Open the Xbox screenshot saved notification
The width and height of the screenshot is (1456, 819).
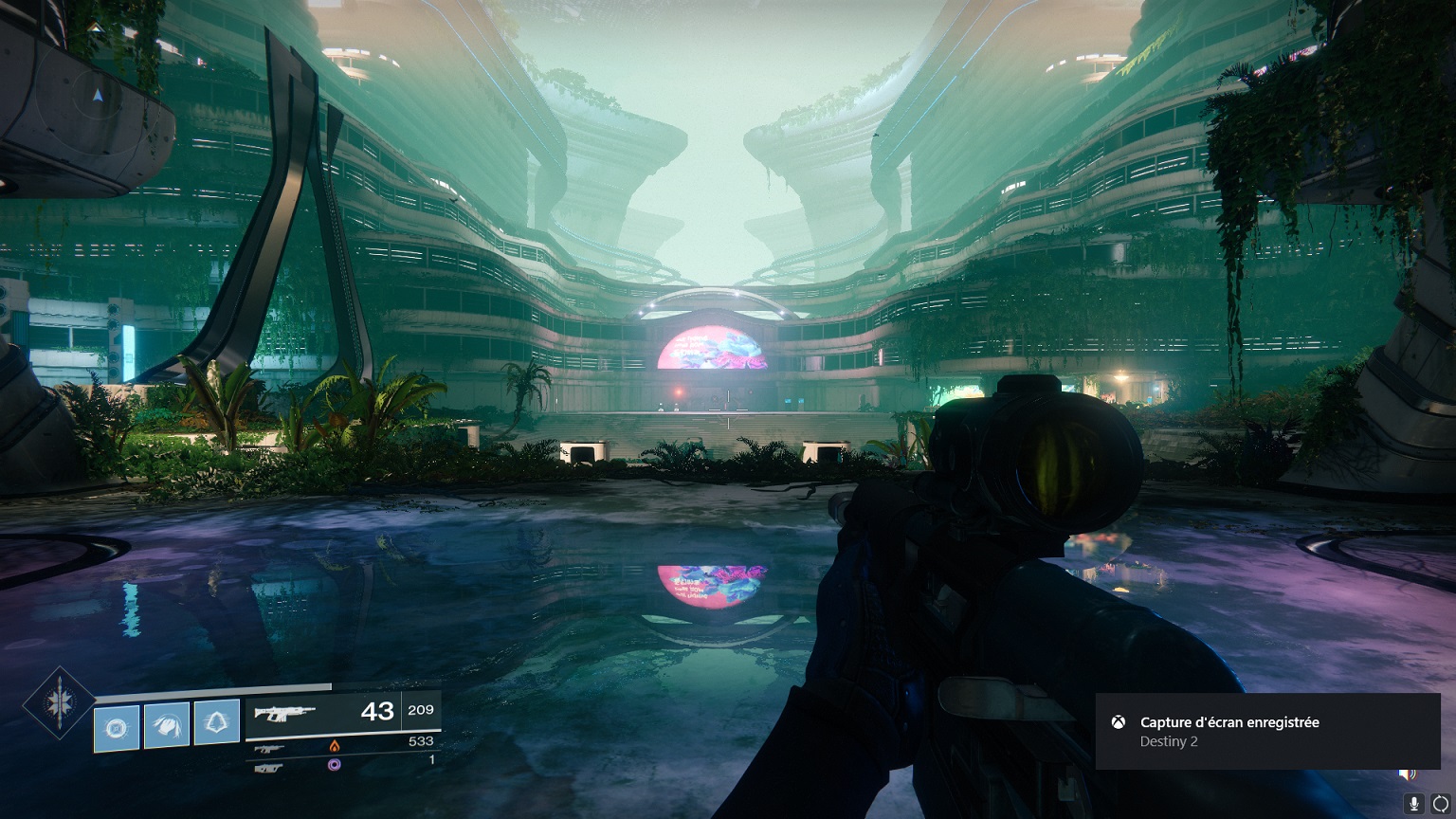point(1266,731)
